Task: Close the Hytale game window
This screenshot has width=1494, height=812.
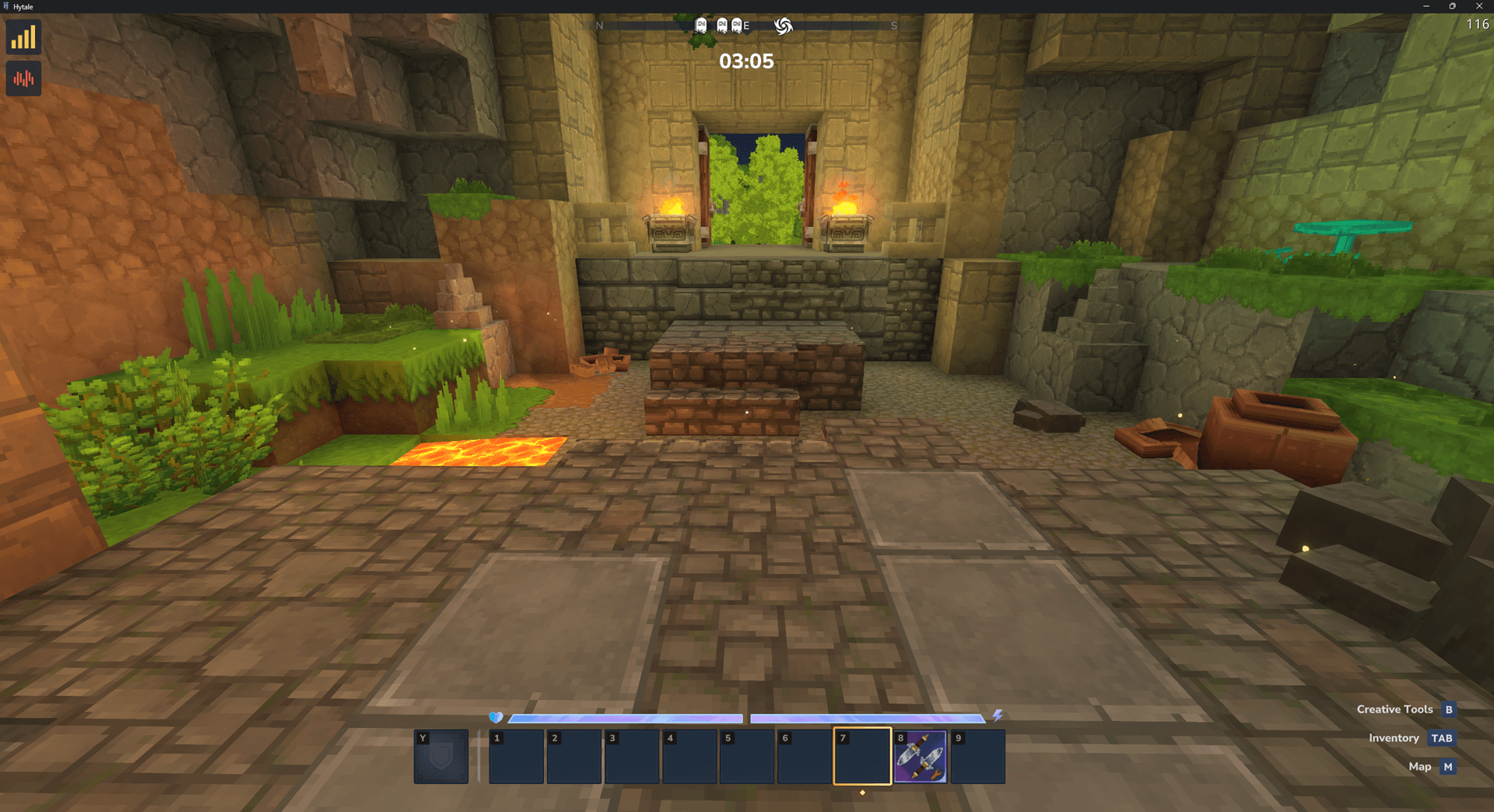Action: (1479, 6)
